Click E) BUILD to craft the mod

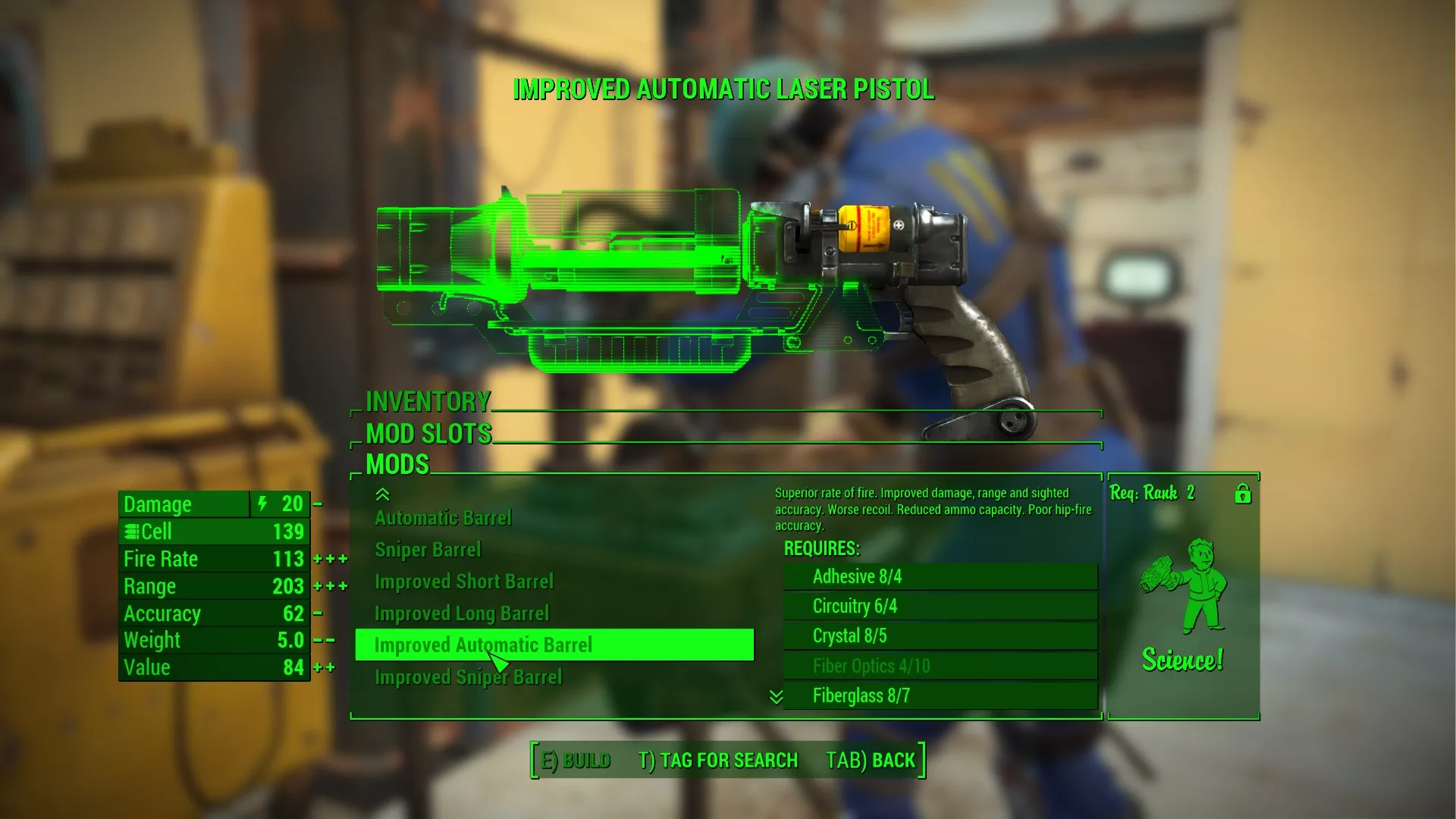tap(574, 759)
